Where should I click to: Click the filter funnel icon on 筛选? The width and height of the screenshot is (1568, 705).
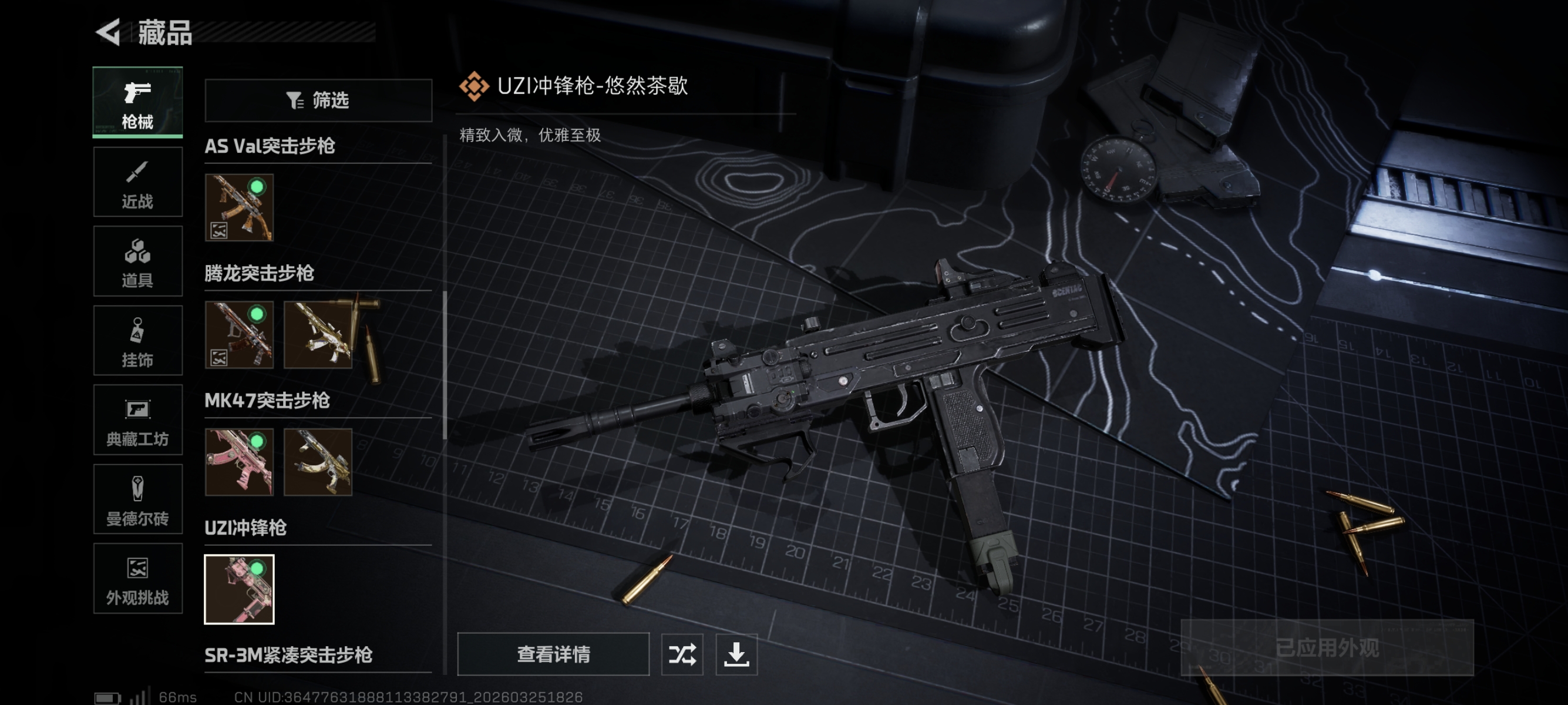click(295, 100)
